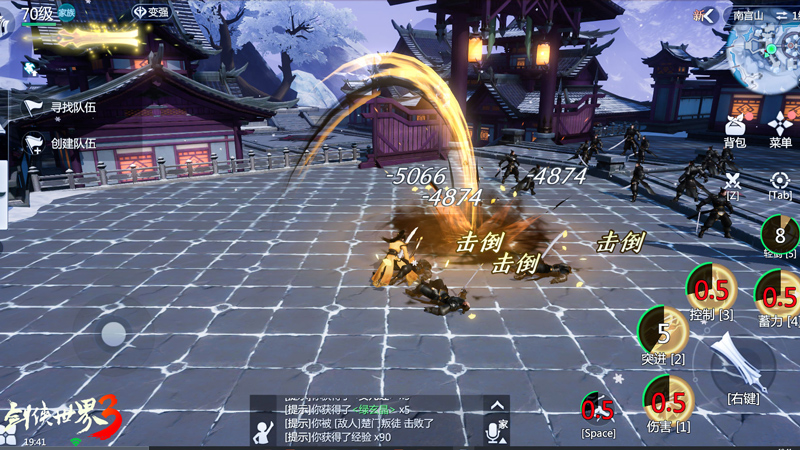Activate the Space dodge skill
This screenshot has width=800, height=450.
(x=598, y=410)
